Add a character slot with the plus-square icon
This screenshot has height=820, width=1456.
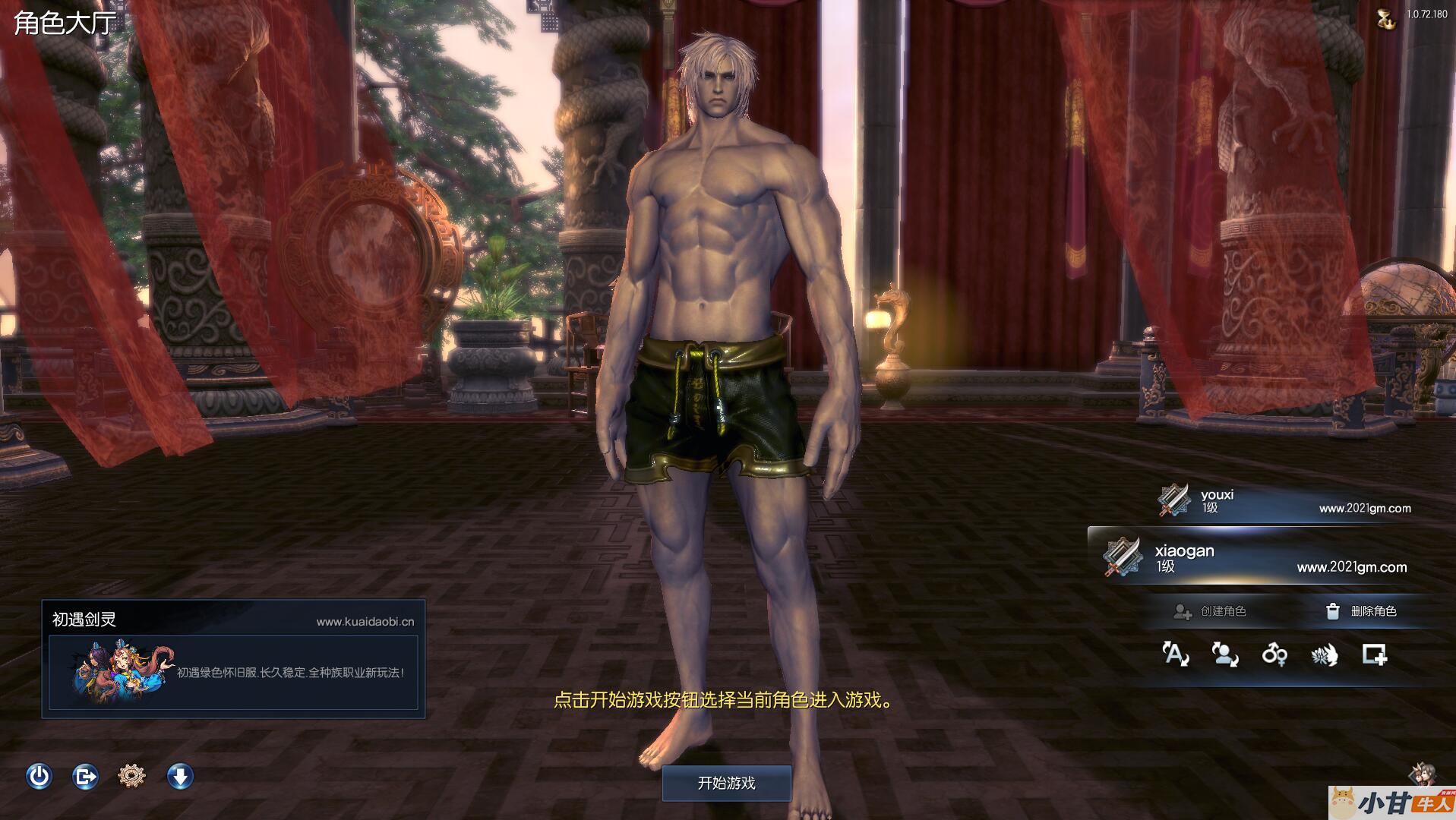point(1374,654)
